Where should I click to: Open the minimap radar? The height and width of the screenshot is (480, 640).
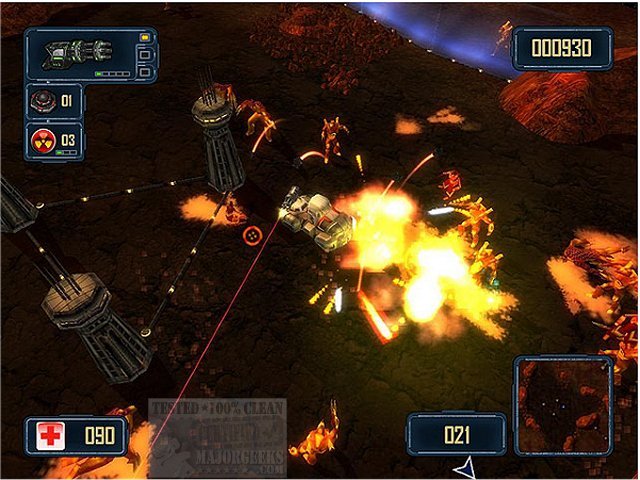point(563,406)
